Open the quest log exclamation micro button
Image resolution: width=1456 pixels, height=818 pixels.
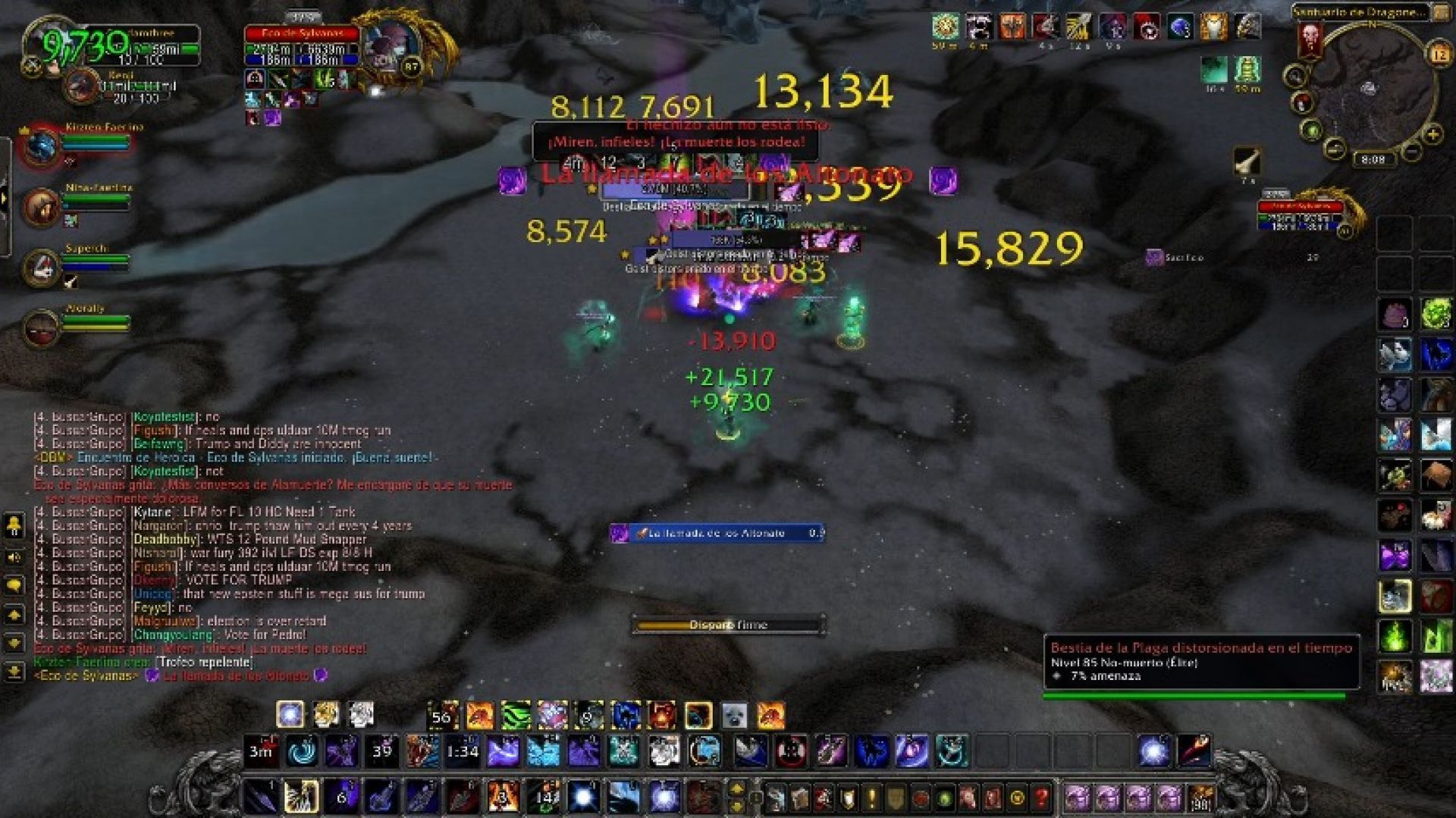click(x=870, y=800)
